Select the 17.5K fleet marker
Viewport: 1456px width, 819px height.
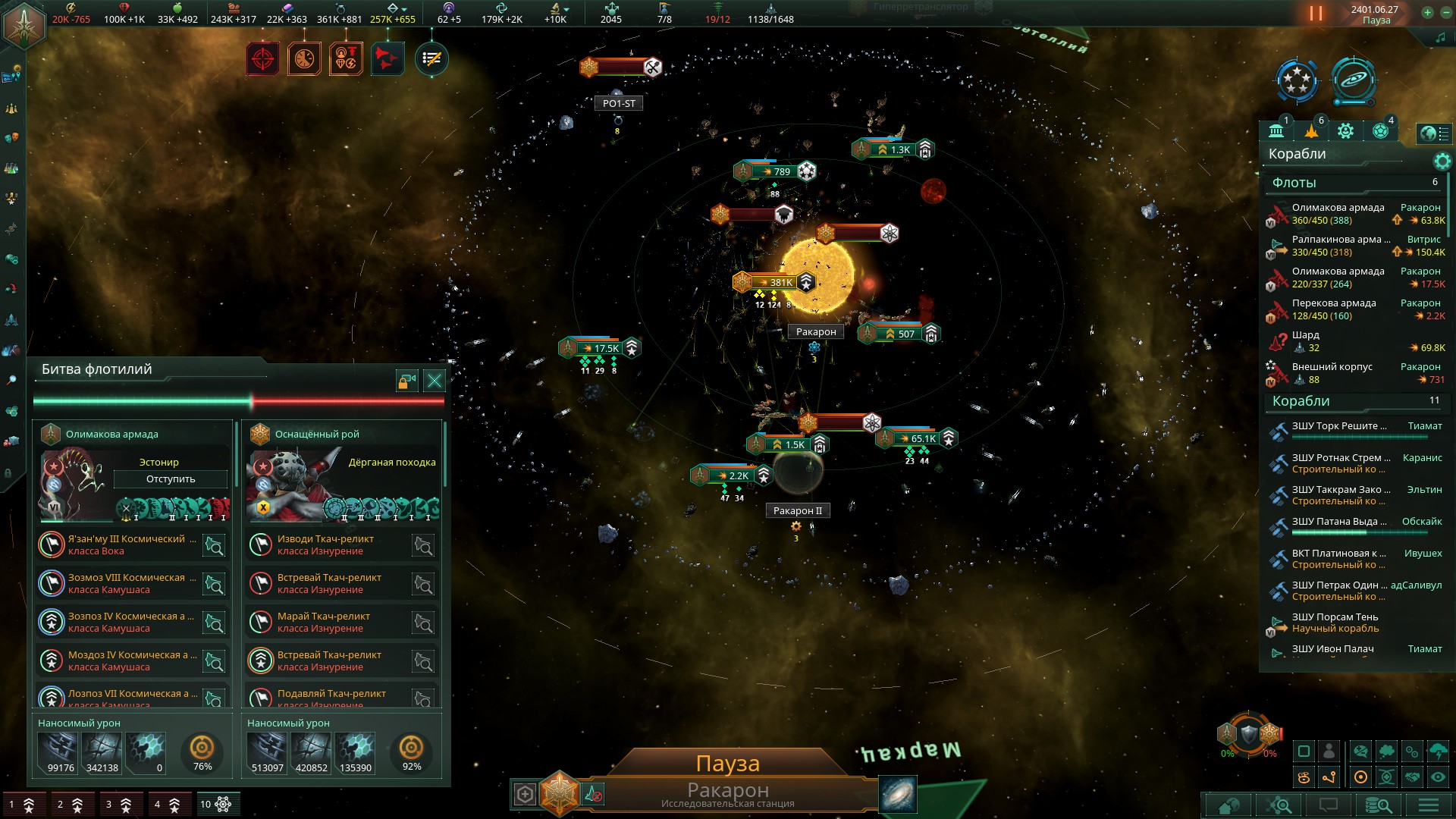coord(601,348)
